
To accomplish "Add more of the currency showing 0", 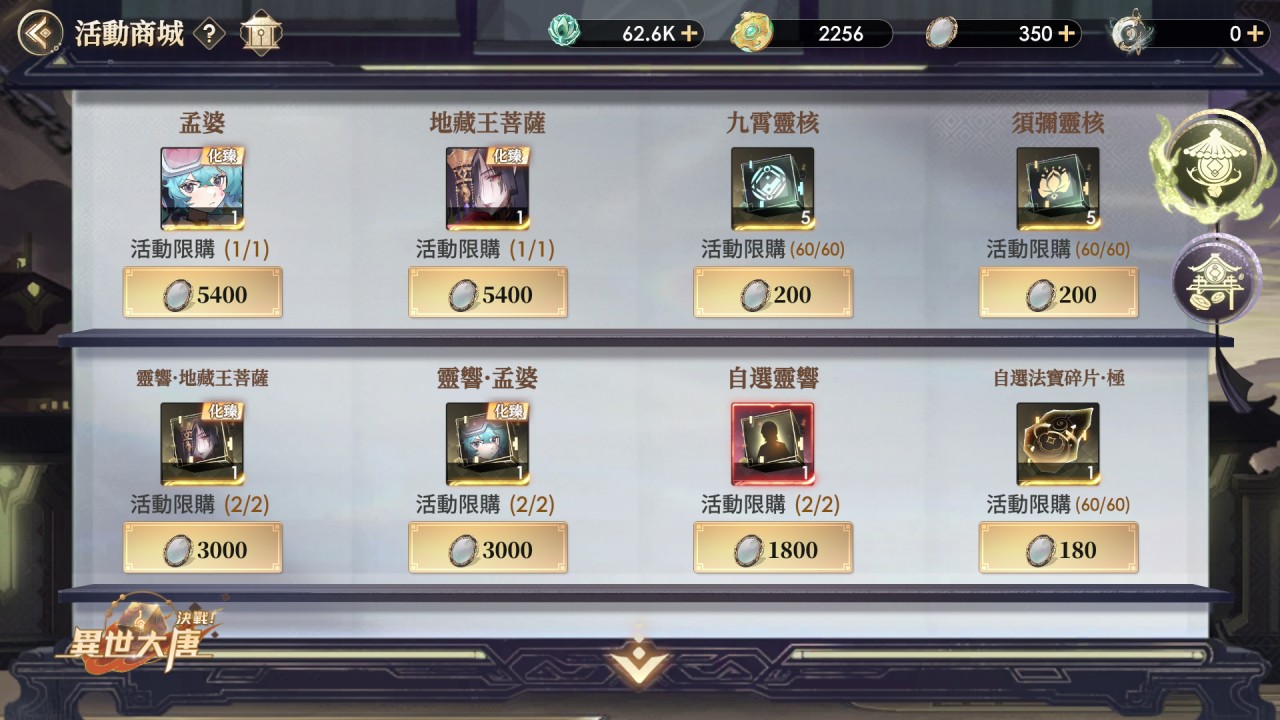I will click(x=1254, y=34).
